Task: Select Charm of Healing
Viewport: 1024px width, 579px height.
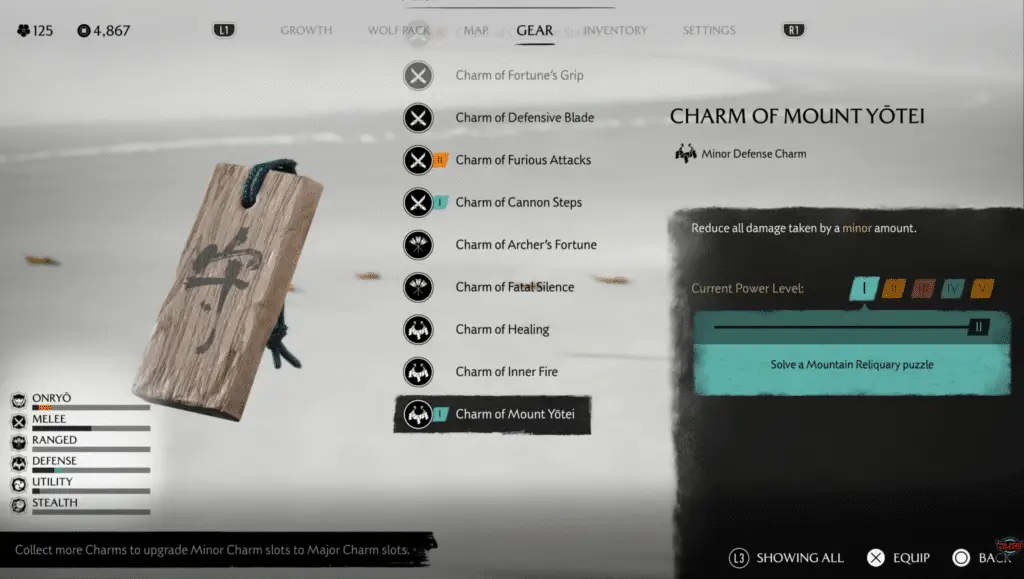Action: tap(502, 330)
